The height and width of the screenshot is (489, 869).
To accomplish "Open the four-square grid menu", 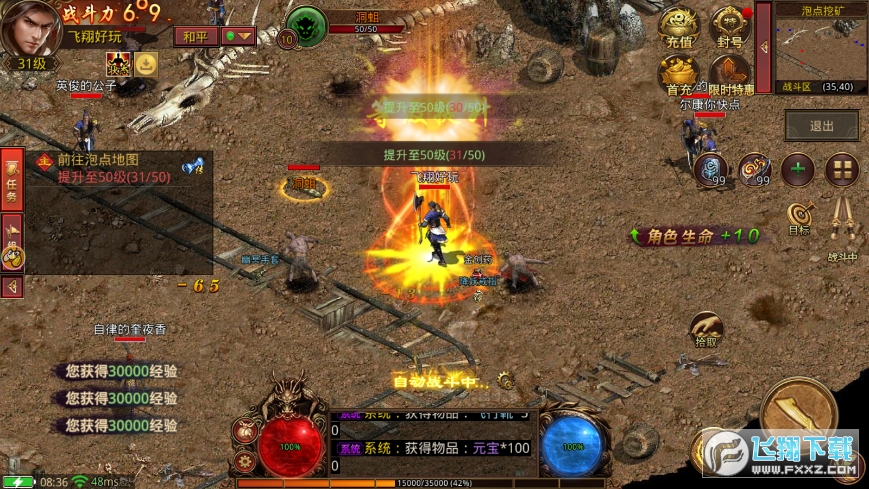I will point(842,169).
